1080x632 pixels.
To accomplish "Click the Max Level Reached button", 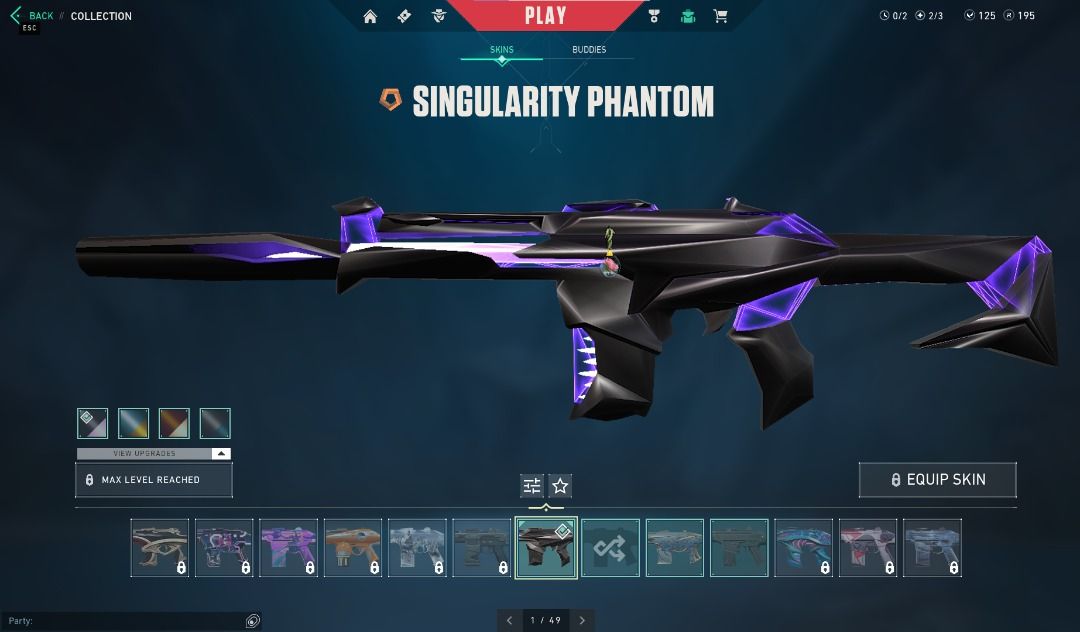I will coord(154,480).
